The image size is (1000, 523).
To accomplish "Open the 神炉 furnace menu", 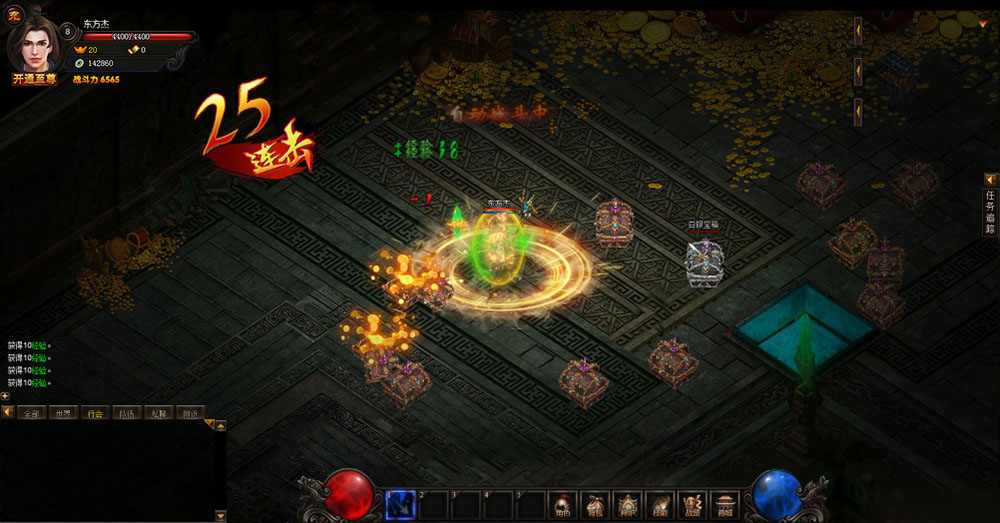I will (627, 504).
